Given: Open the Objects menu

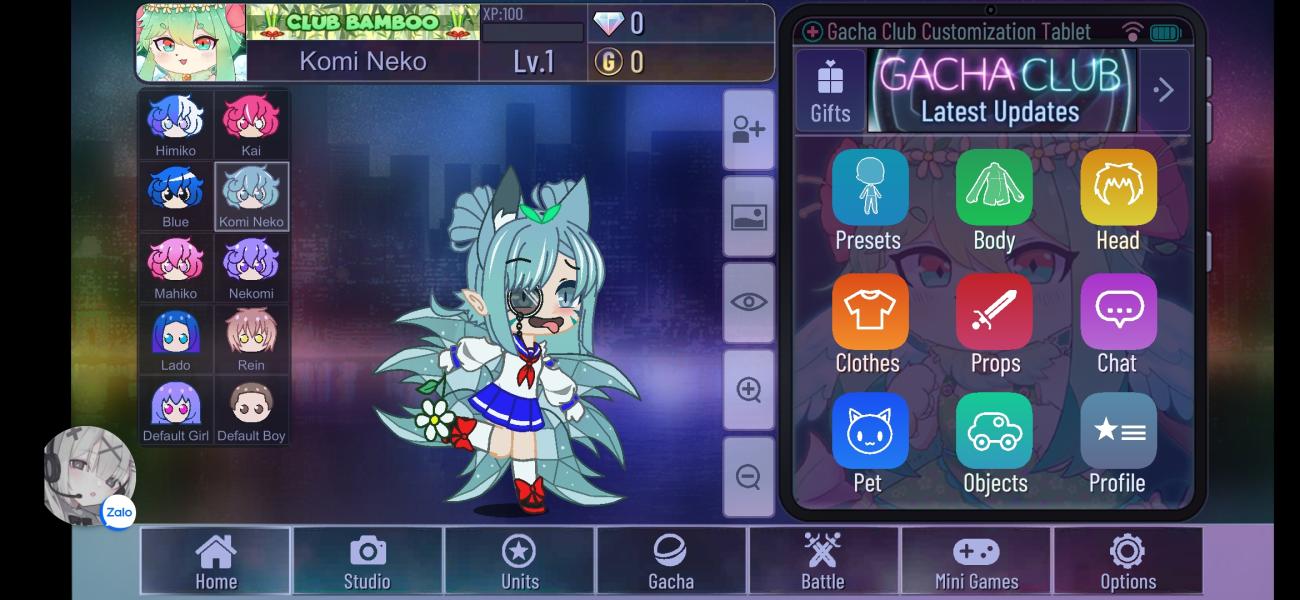Looking at the screenshot, I should click(994, 442).
